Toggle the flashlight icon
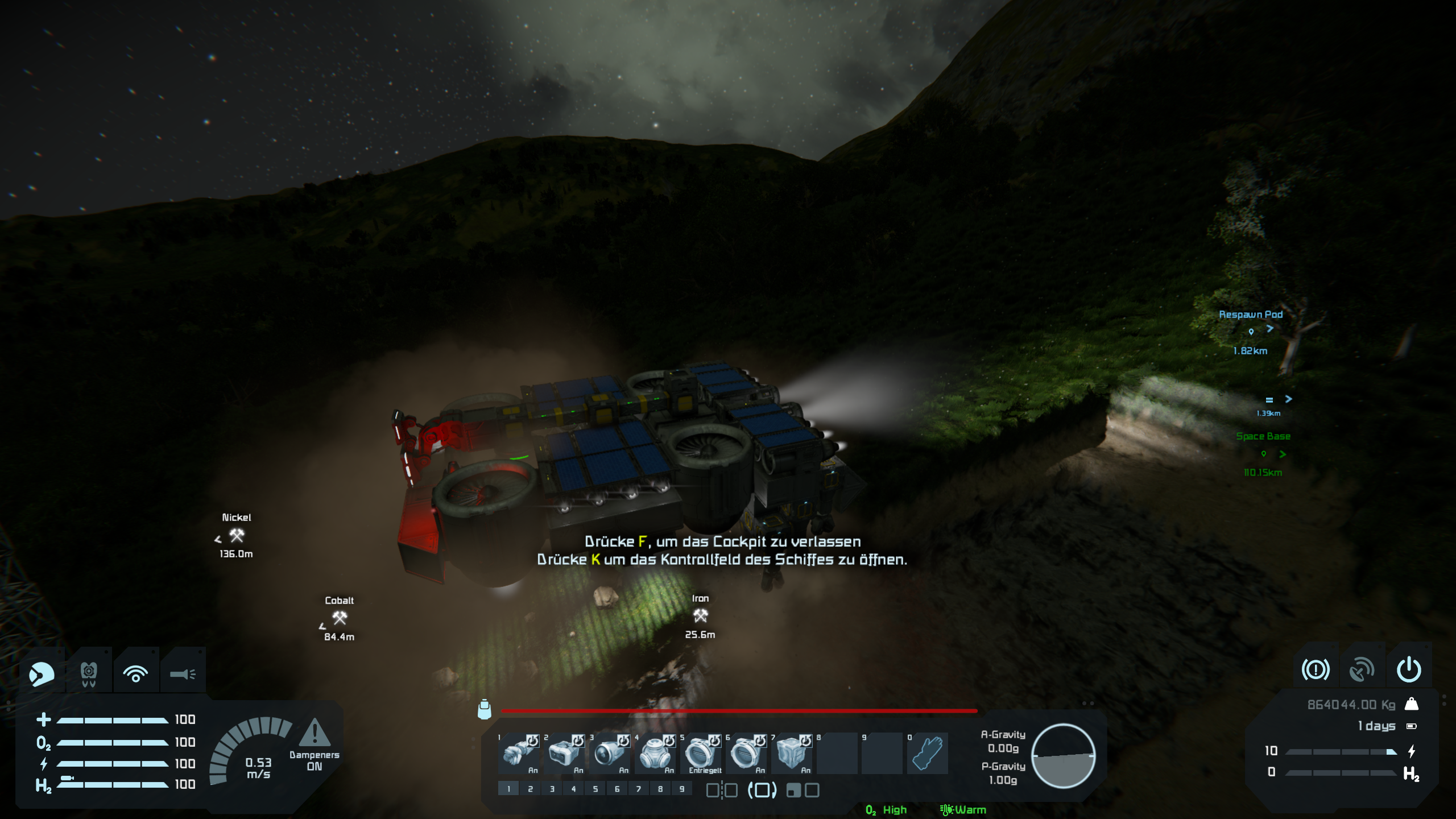The image size is (1456, 819). coord(183,675)
